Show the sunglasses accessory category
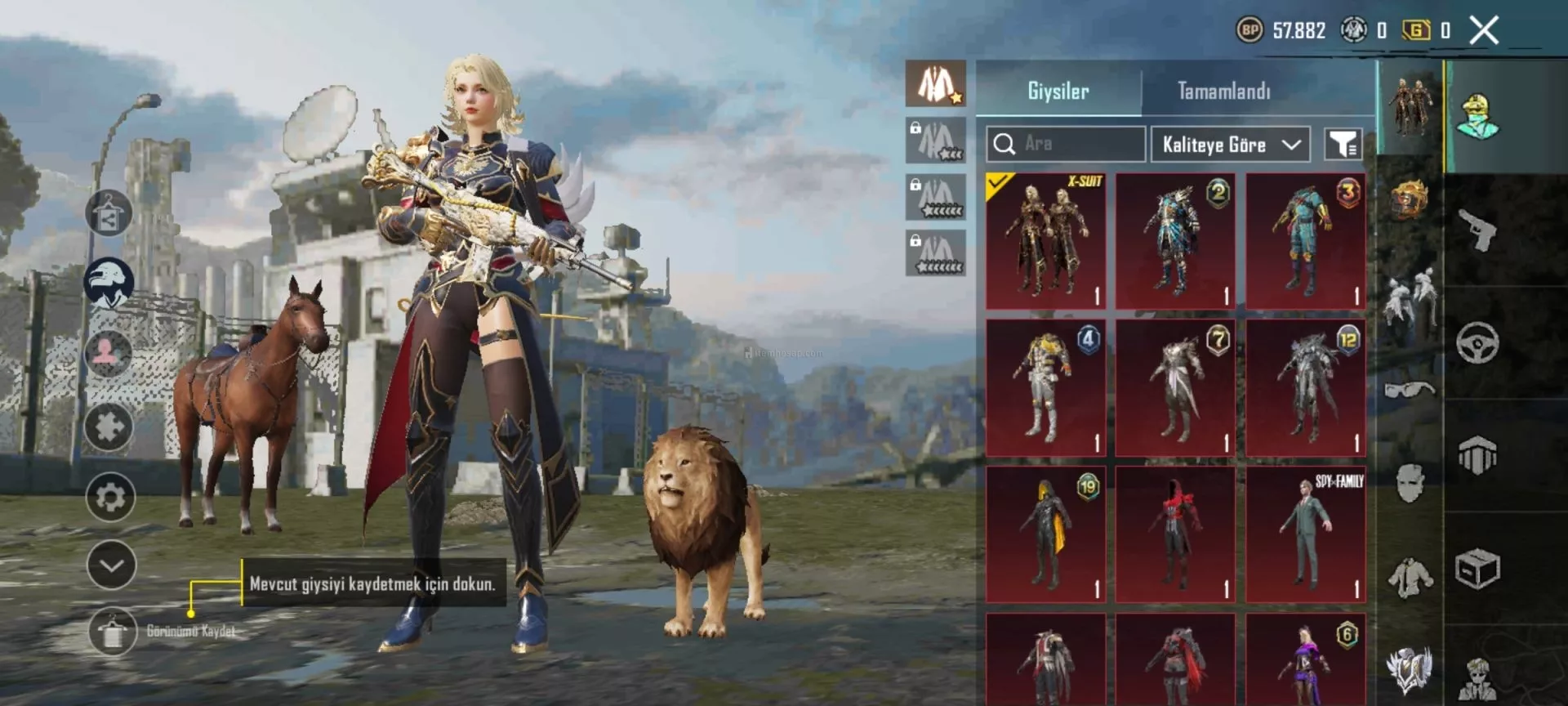This screenshot has width=1568, height=706. coord(1410,389)
